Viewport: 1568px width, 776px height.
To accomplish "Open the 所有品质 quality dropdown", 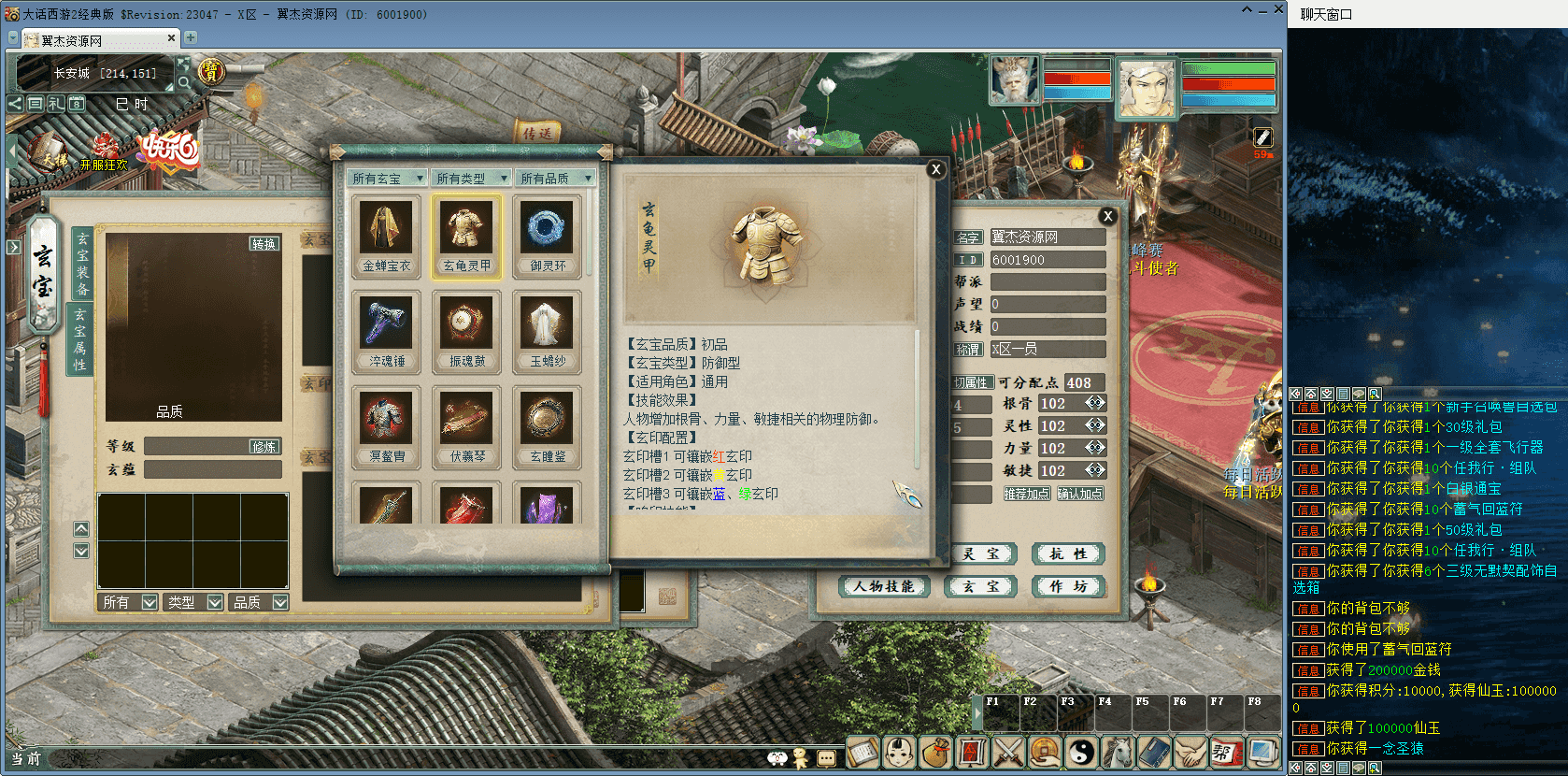I will (555, 178).
